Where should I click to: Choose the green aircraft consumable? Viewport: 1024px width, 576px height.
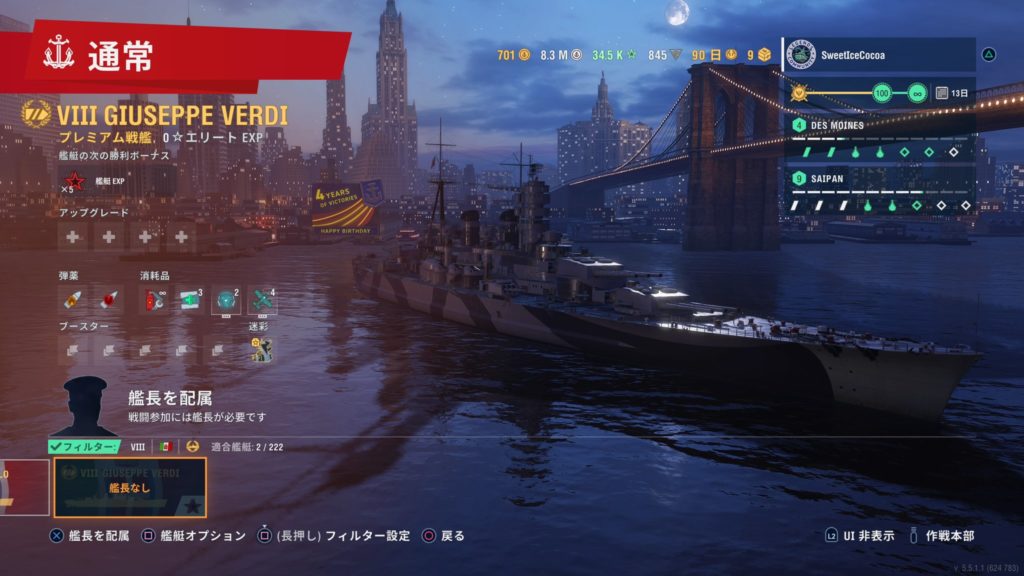tap(262, 299)
